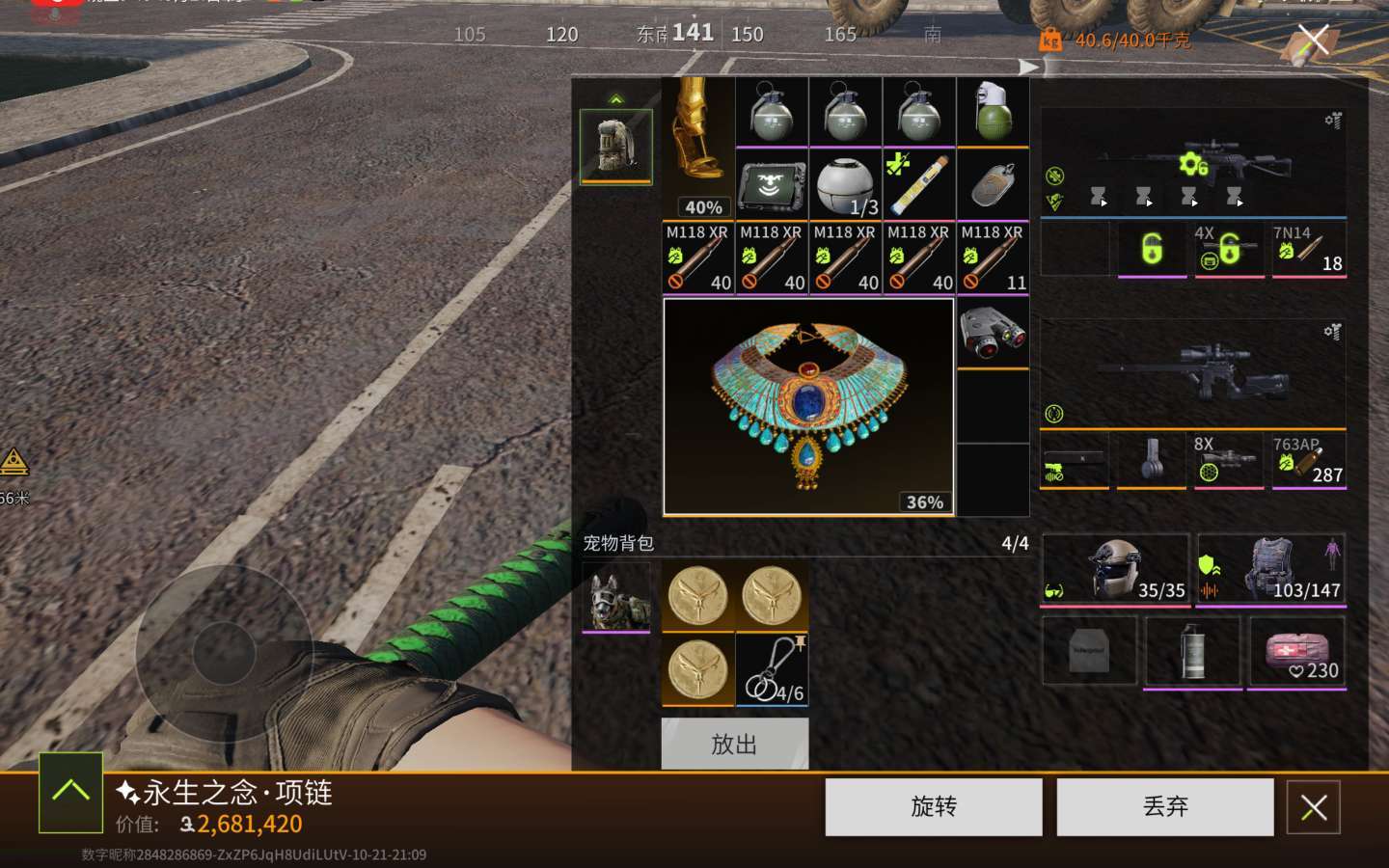Image resolution: width=1389 pixels, height=868 pixels.
Task: Close the item detail bar
Action: click(1313, 807)
